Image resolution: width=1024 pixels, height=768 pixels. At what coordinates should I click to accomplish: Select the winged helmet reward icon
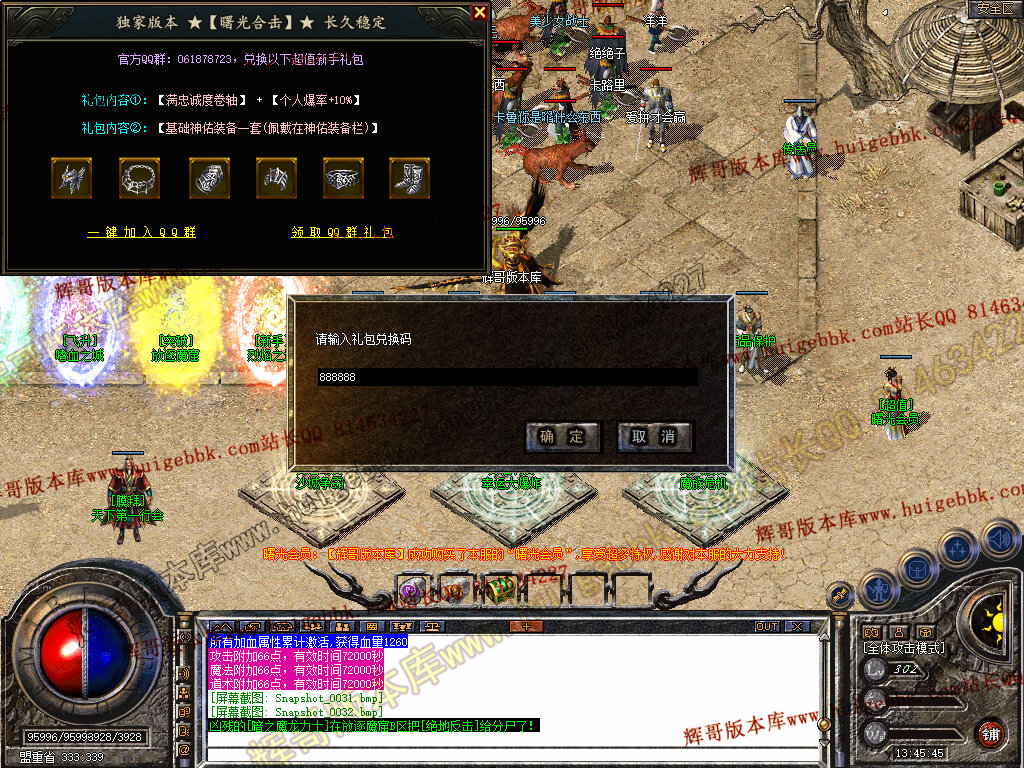pyautogui.click(x=71, y=178)
